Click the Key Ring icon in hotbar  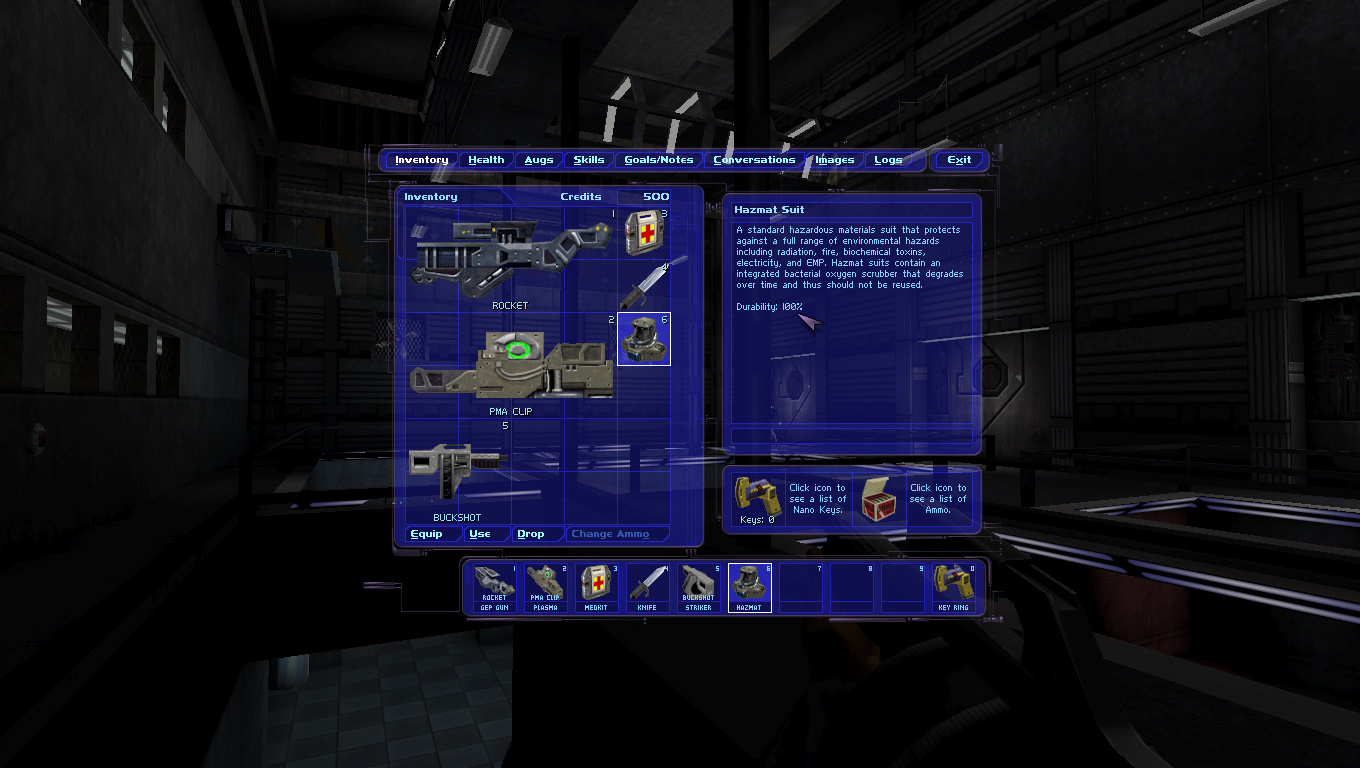pos(955,588)
